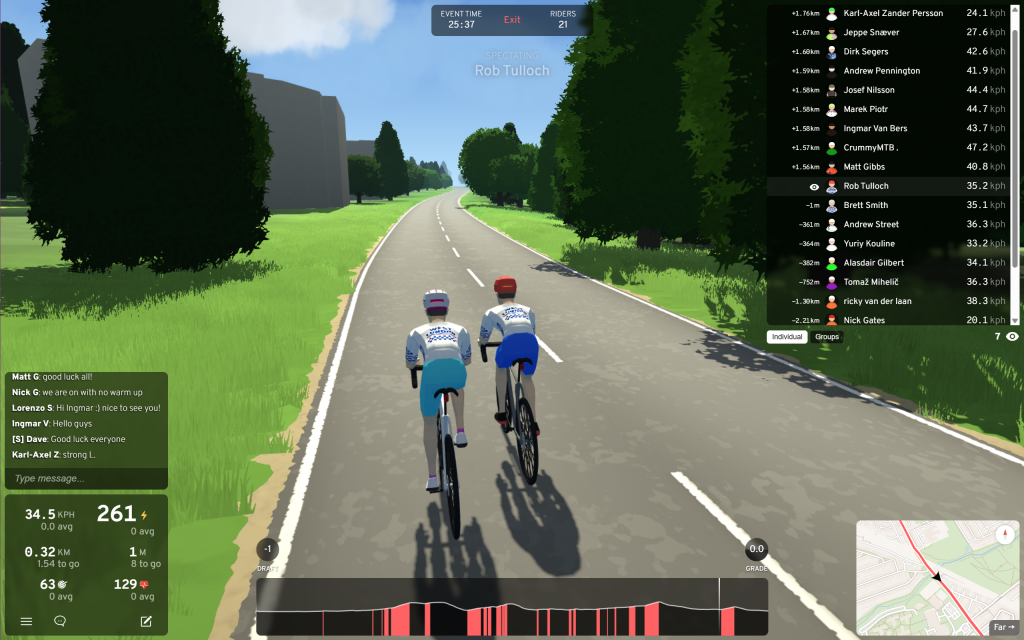Screen dimensions: 1024x640
Task: Toggle the chat bubble icon
Action: (60, 621)
